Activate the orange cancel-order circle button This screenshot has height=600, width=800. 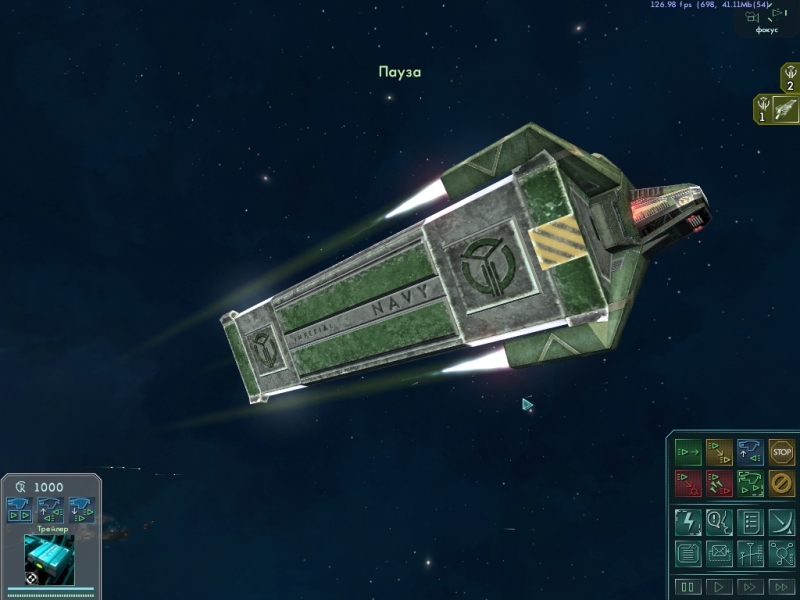tap(782, 484)
